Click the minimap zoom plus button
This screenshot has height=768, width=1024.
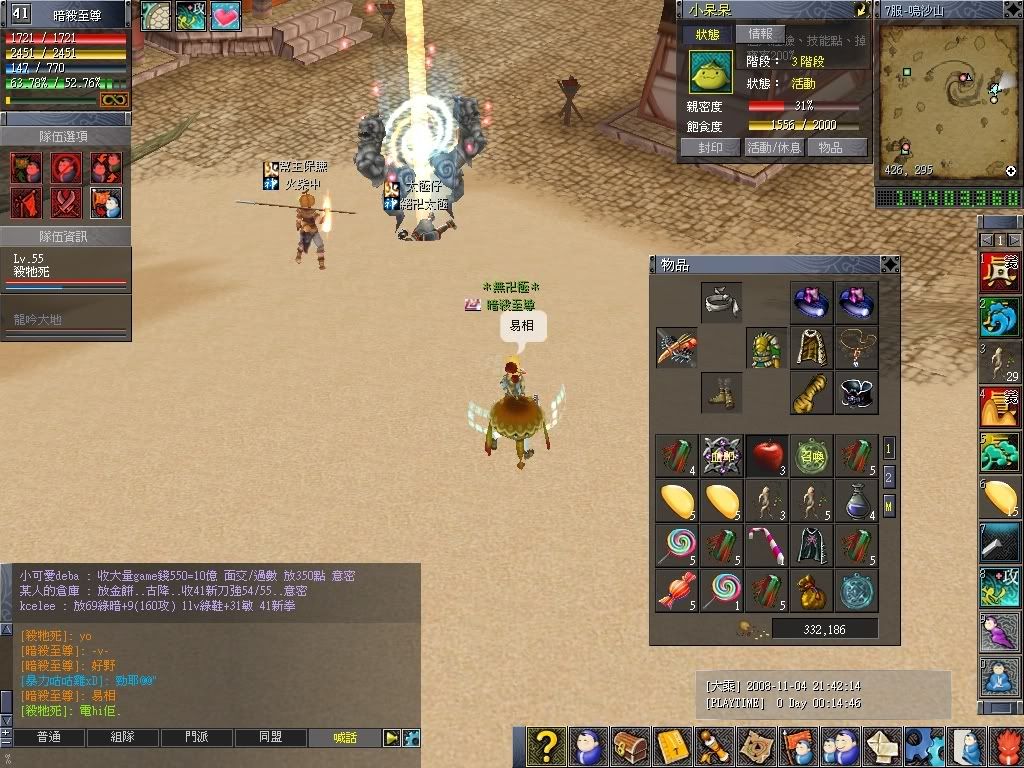click(1011, 171)
